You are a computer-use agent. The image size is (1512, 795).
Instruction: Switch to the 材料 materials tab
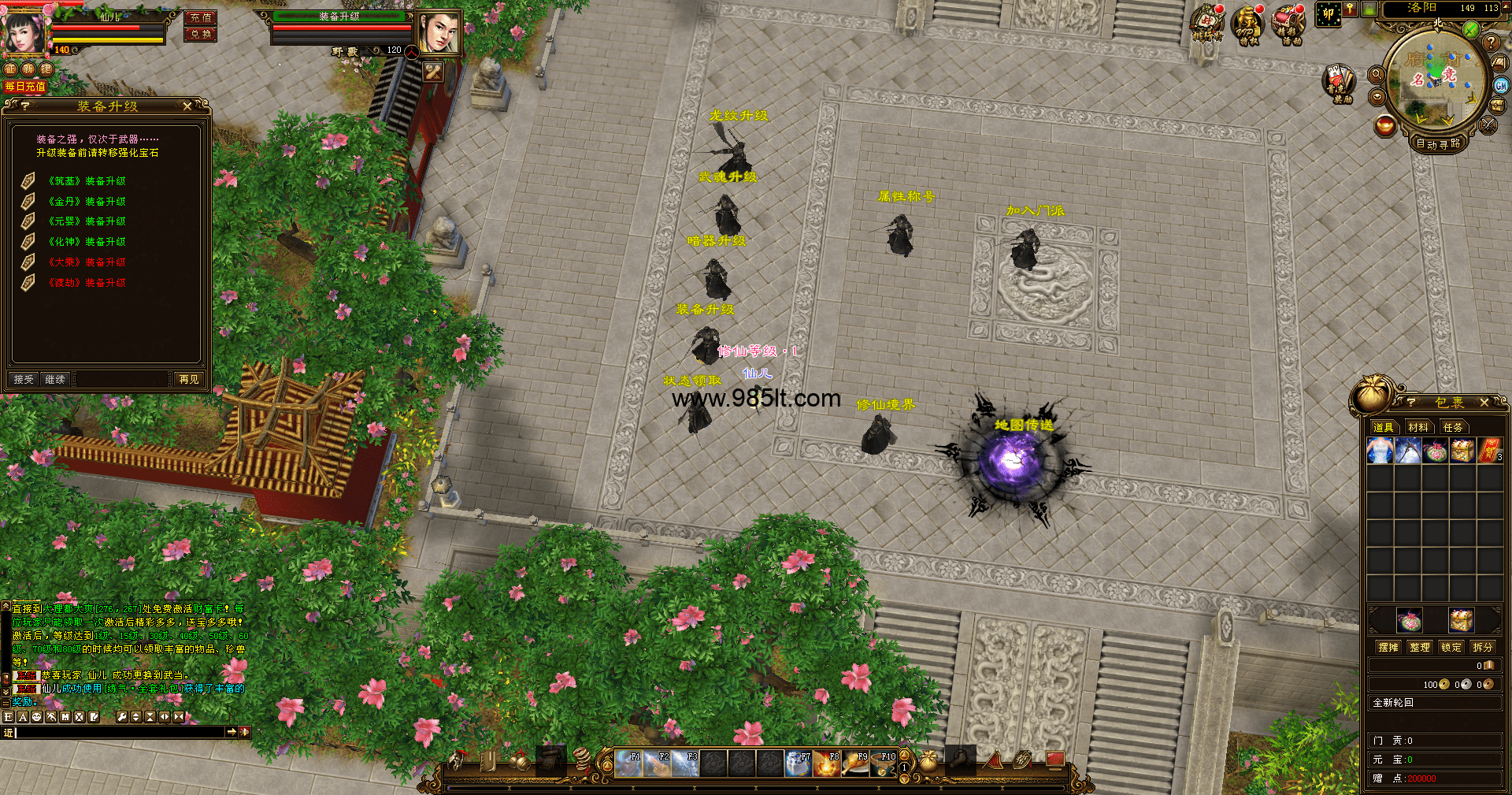[x=1418, y=427]
